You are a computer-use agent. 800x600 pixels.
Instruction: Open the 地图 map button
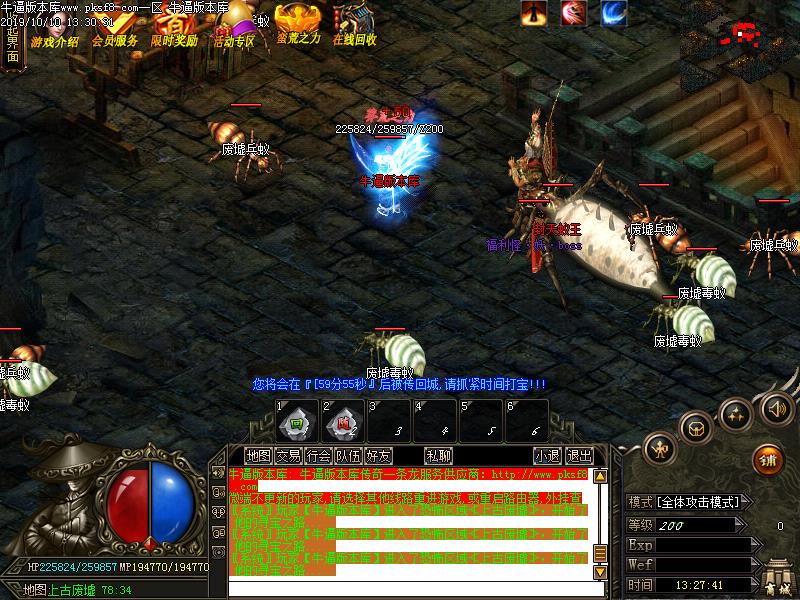tap(258, 456)
